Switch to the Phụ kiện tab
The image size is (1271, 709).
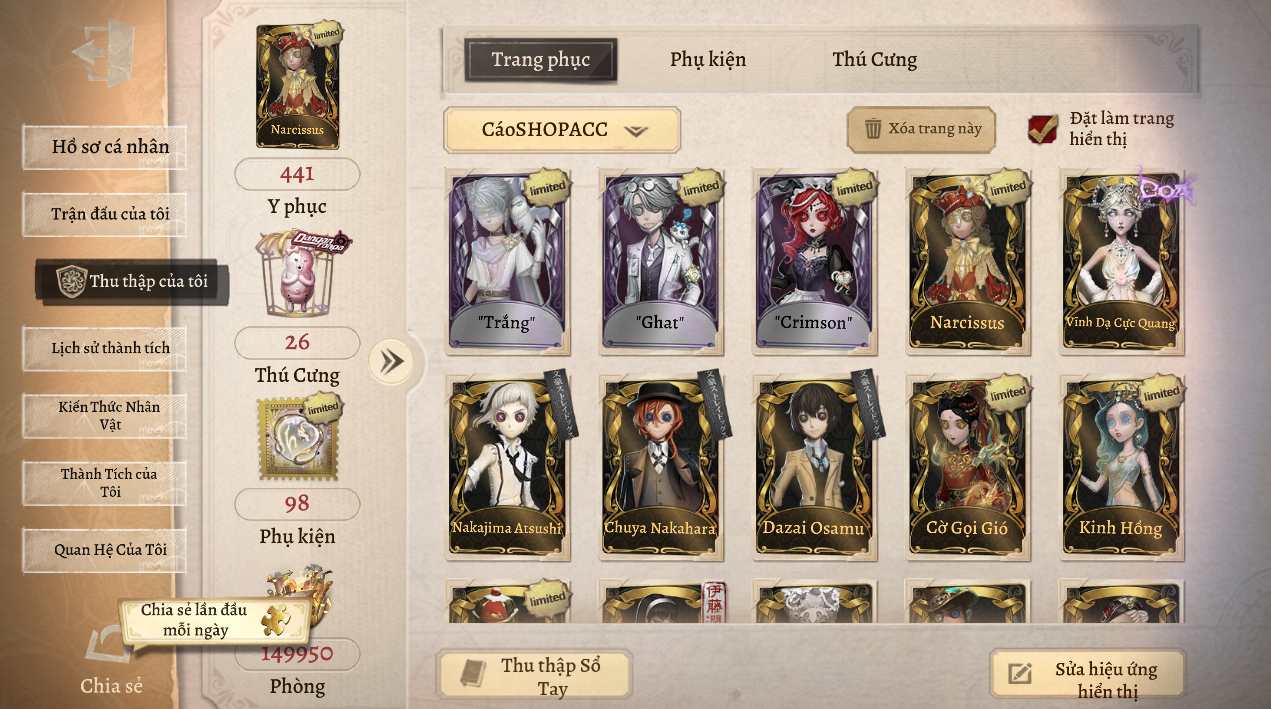point(707,60)
